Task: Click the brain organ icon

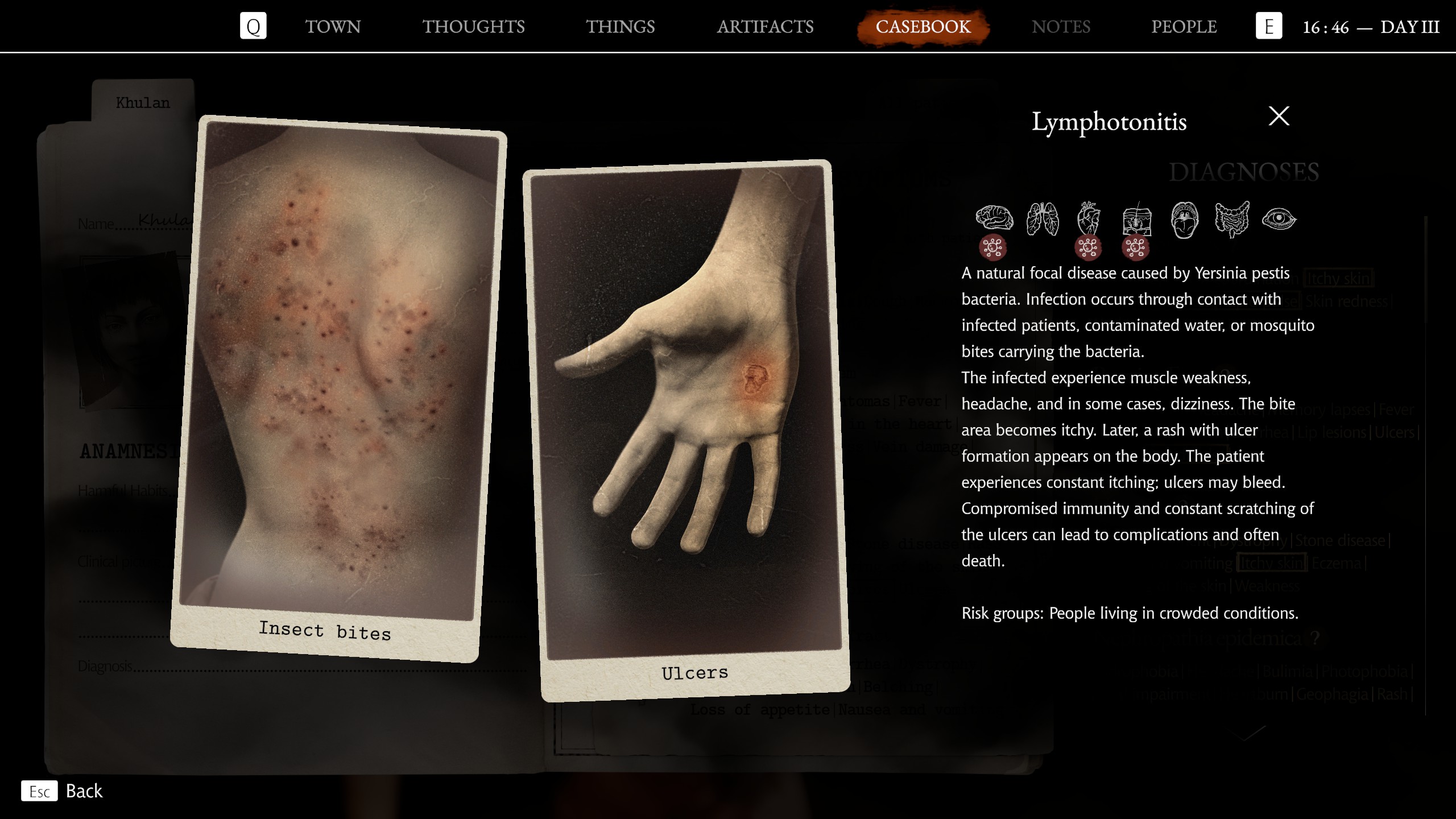Action: click(x=994, y=218)
